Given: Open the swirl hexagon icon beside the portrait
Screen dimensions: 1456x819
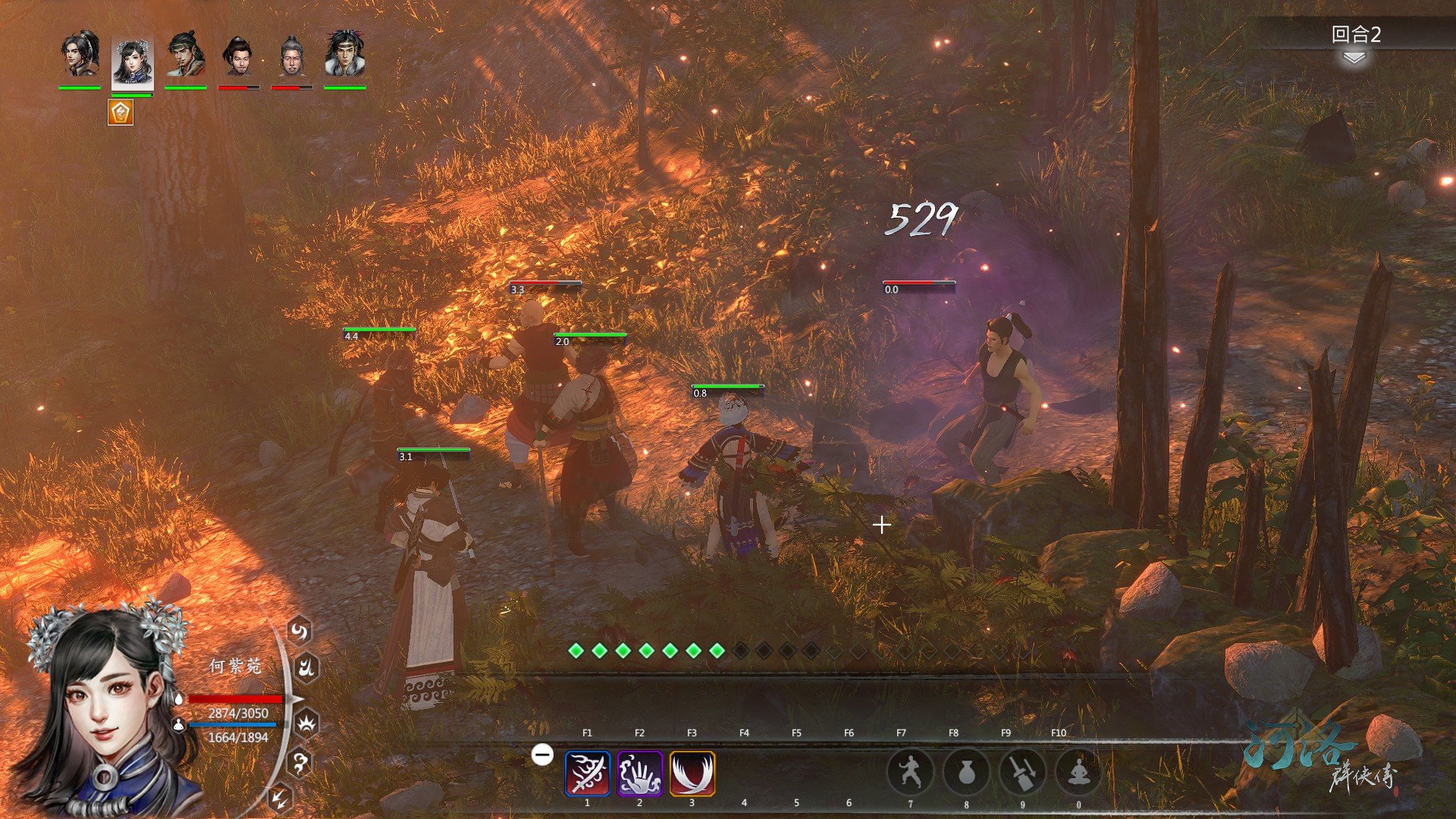Looking at the screenshot, I should coord(300,631).
